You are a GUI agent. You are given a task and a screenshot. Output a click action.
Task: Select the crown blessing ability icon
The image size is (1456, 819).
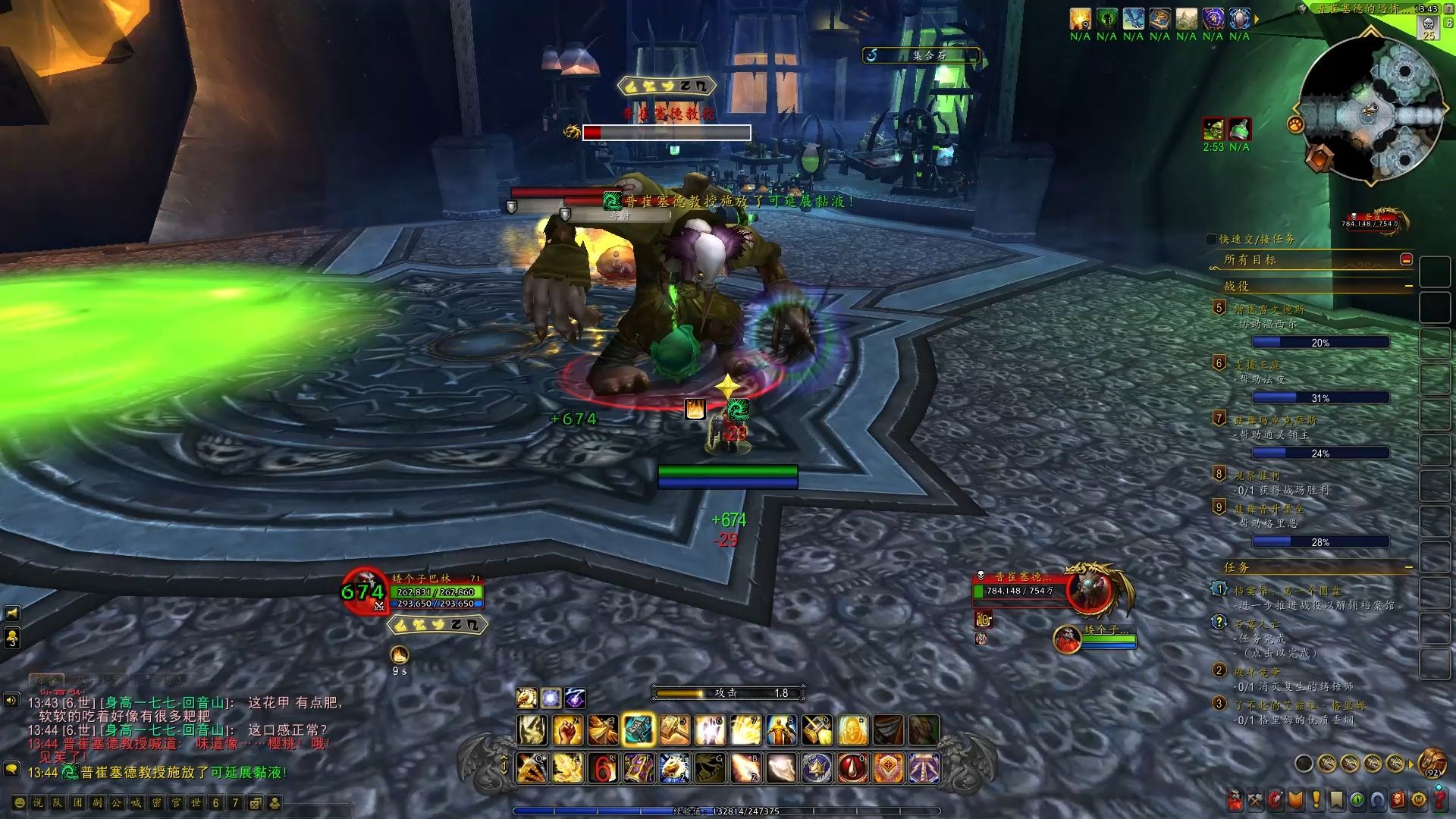tap(817, 768)
